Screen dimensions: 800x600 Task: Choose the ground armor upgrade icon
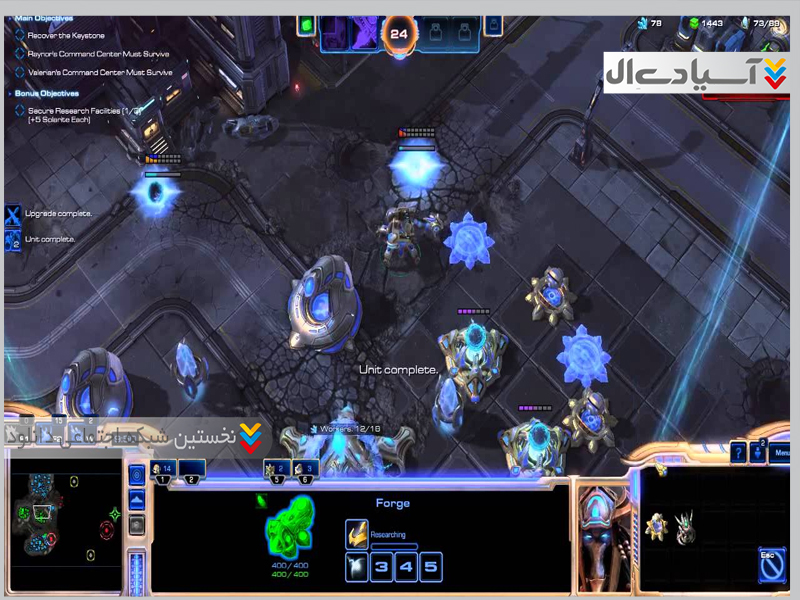655,526
